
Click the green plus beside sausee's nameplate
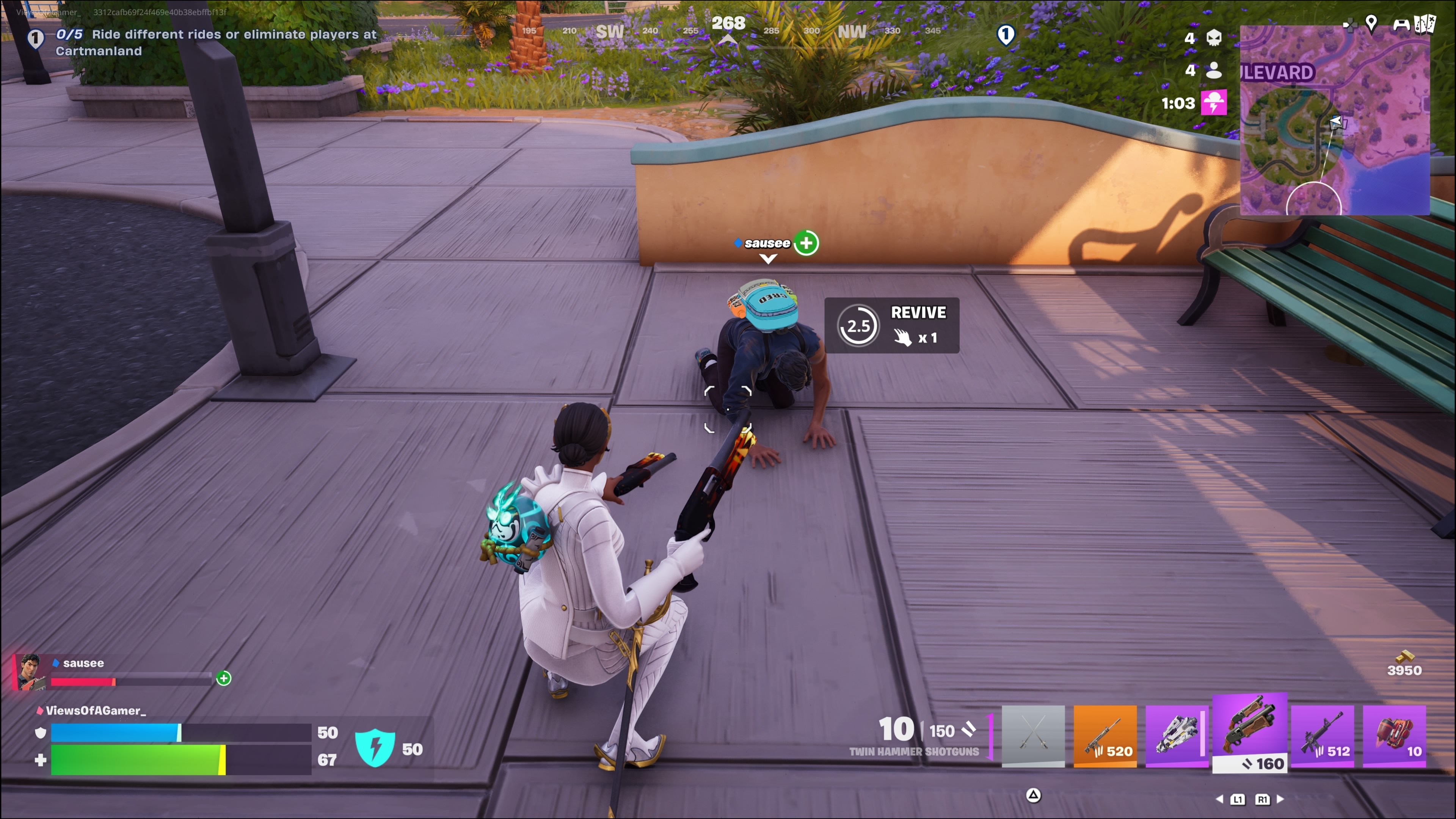806,243
